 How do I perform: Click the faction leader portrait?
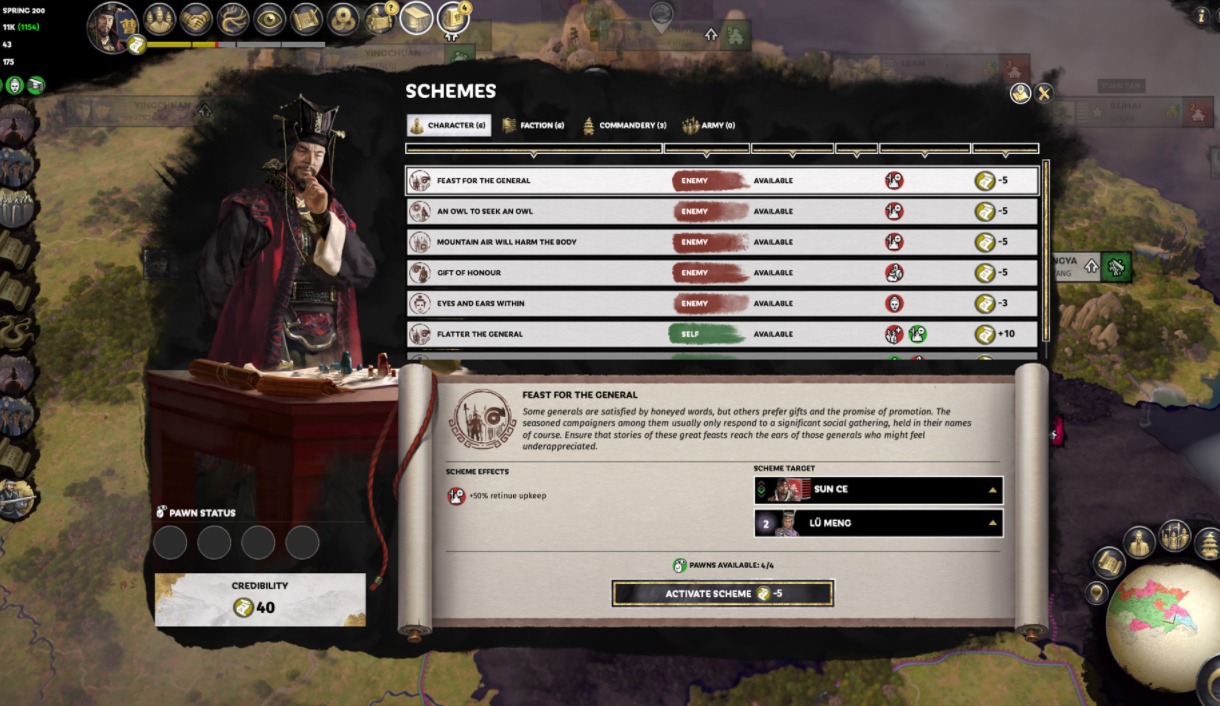click(x=111, y=25)
